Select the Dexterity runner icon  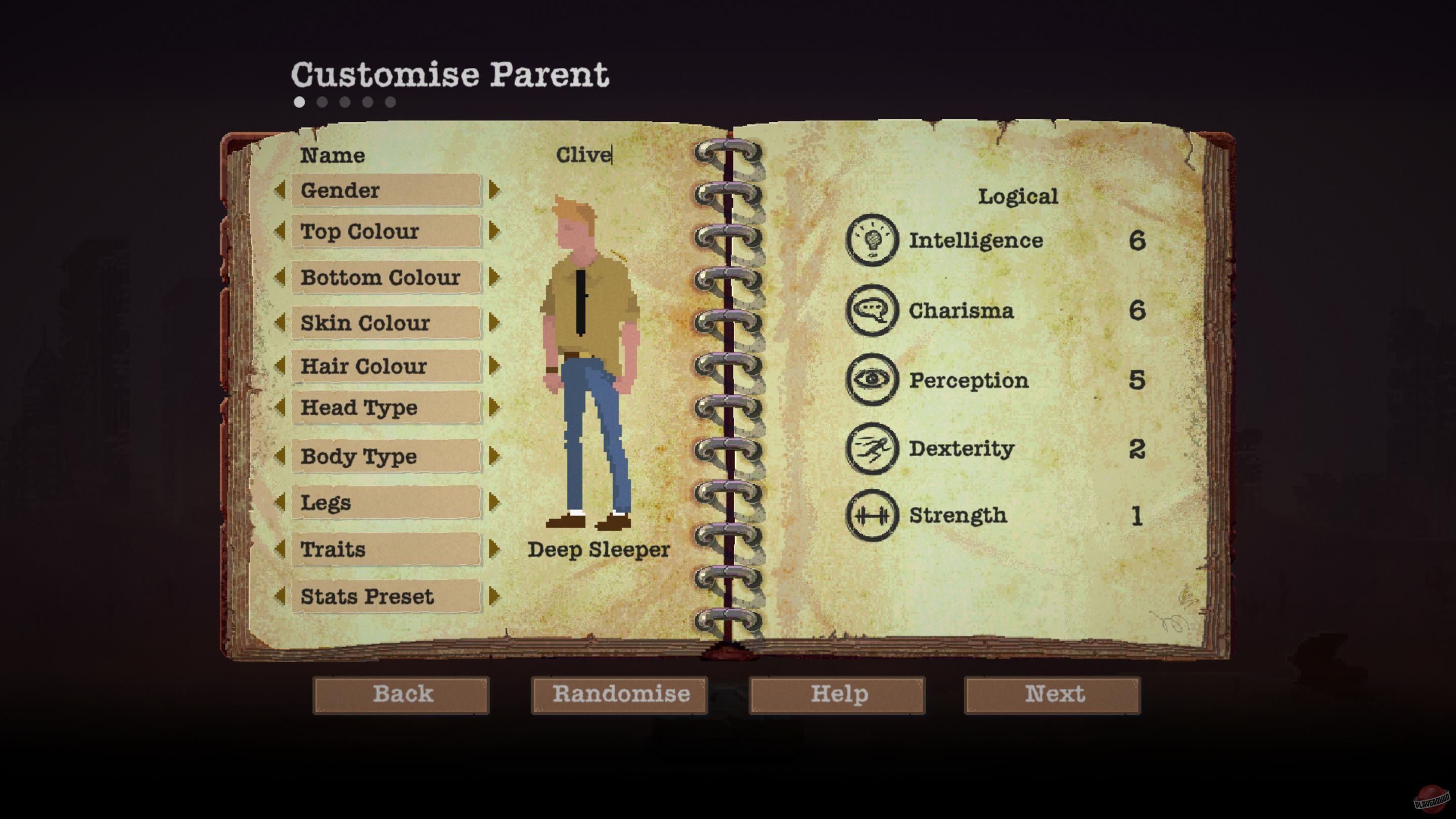(x=873, y=449)
